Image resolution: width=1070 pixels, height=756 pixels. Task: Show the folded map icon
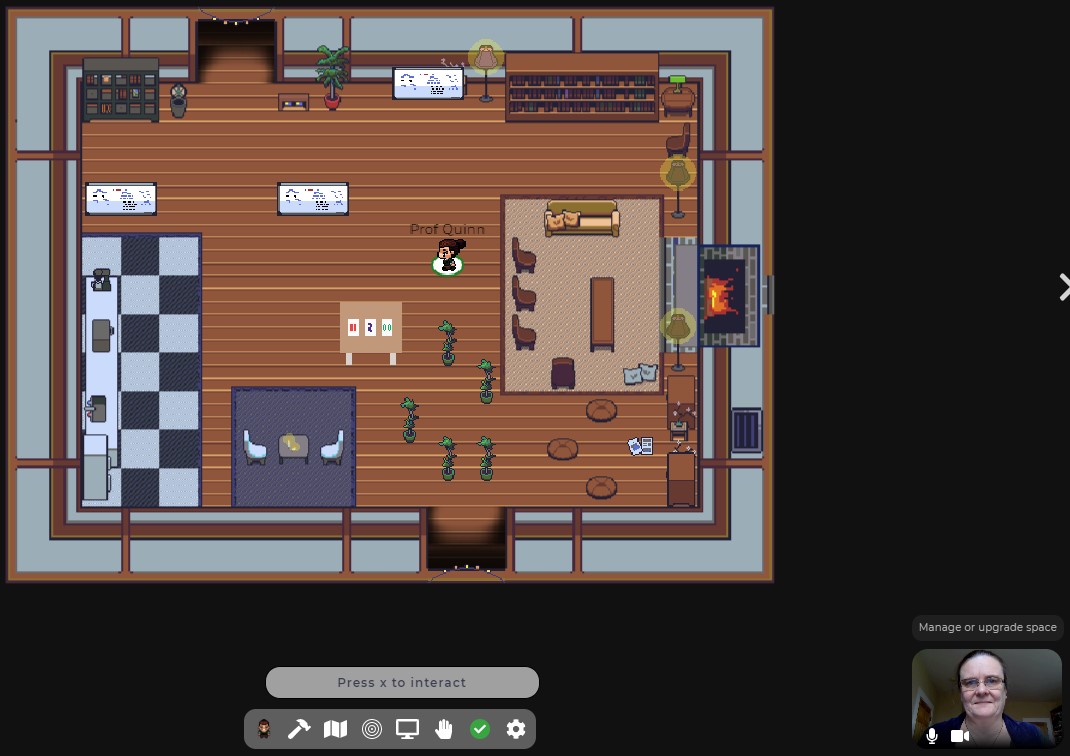335,729
